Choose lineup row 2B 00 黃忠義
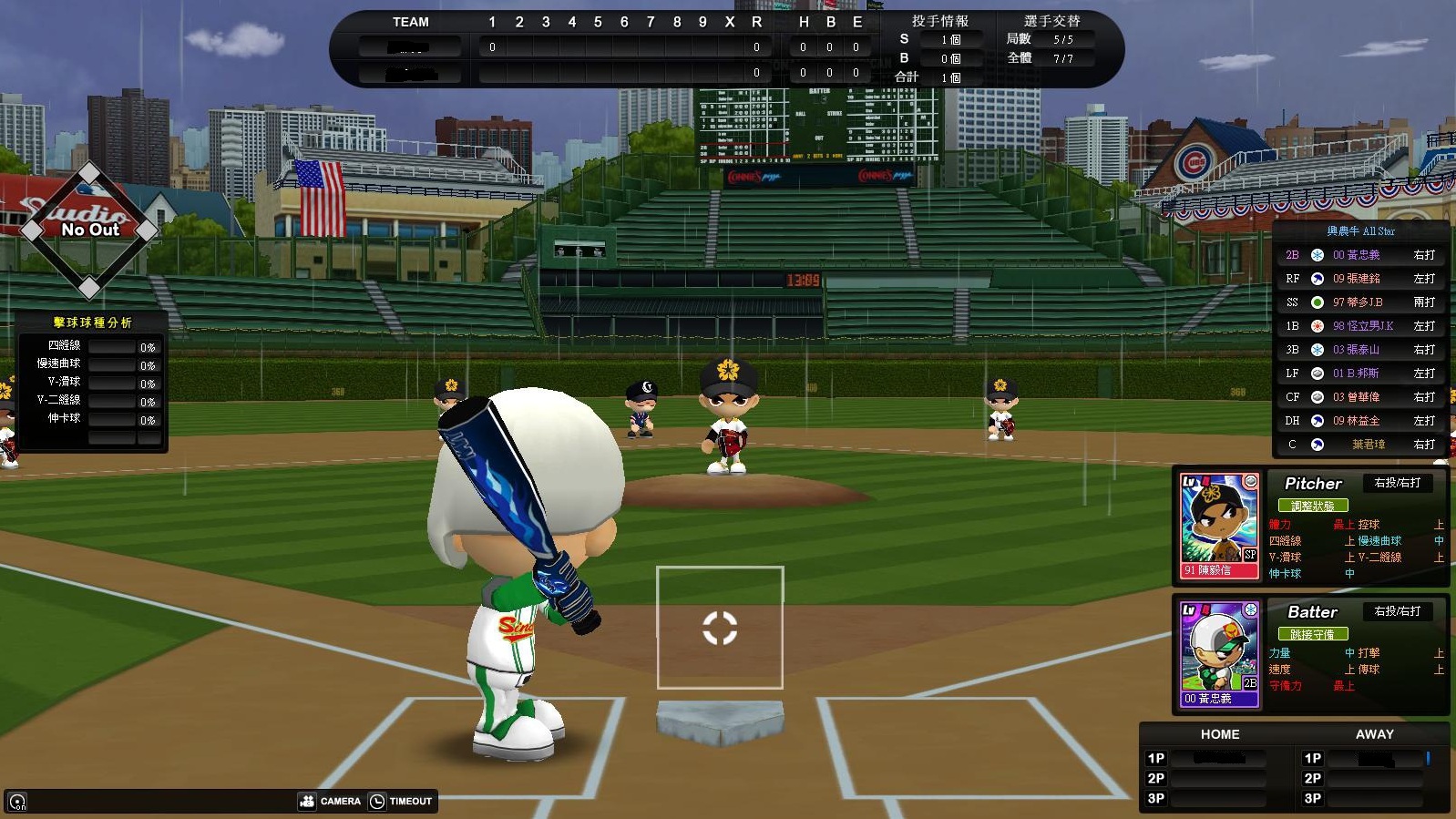This screenshot has width=1456, height=819. tap(1361, 255)
